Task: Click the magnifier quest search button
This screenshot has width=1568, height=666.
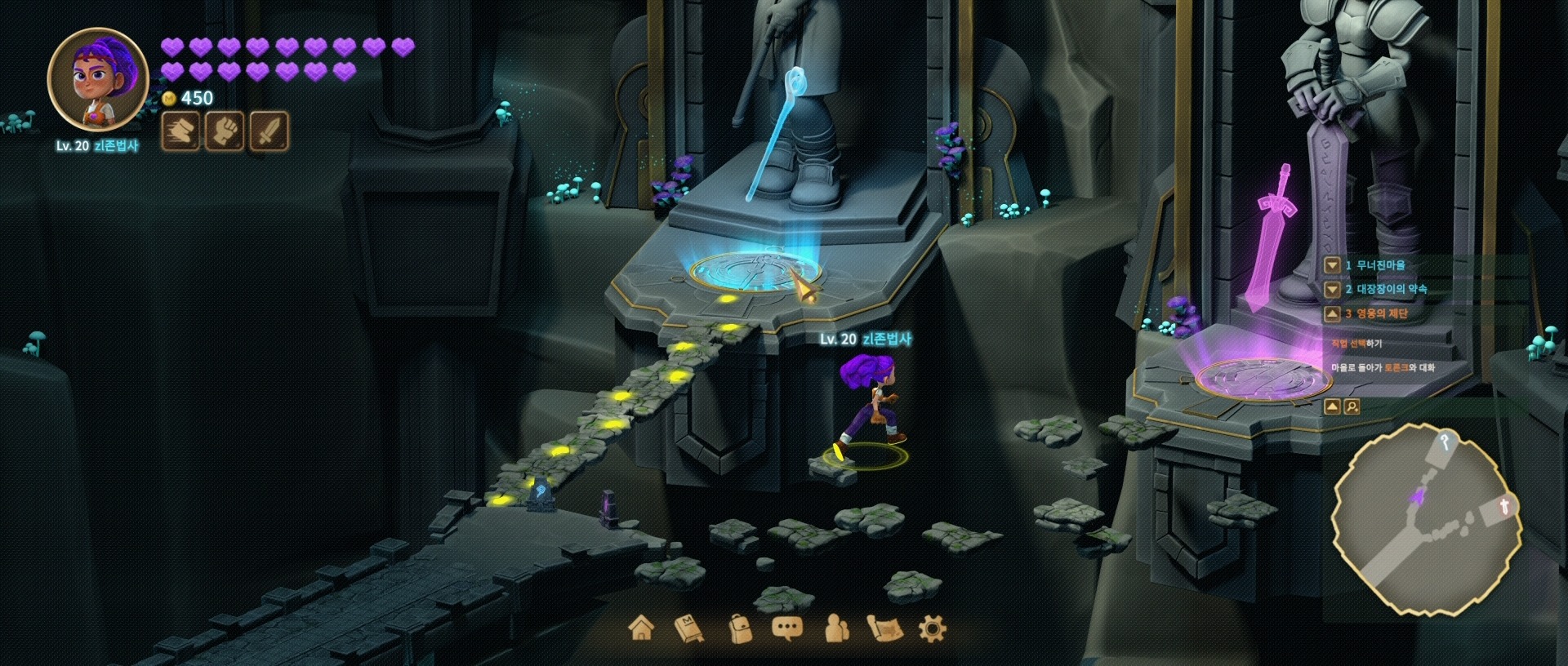Action: tap(1352, 406)
